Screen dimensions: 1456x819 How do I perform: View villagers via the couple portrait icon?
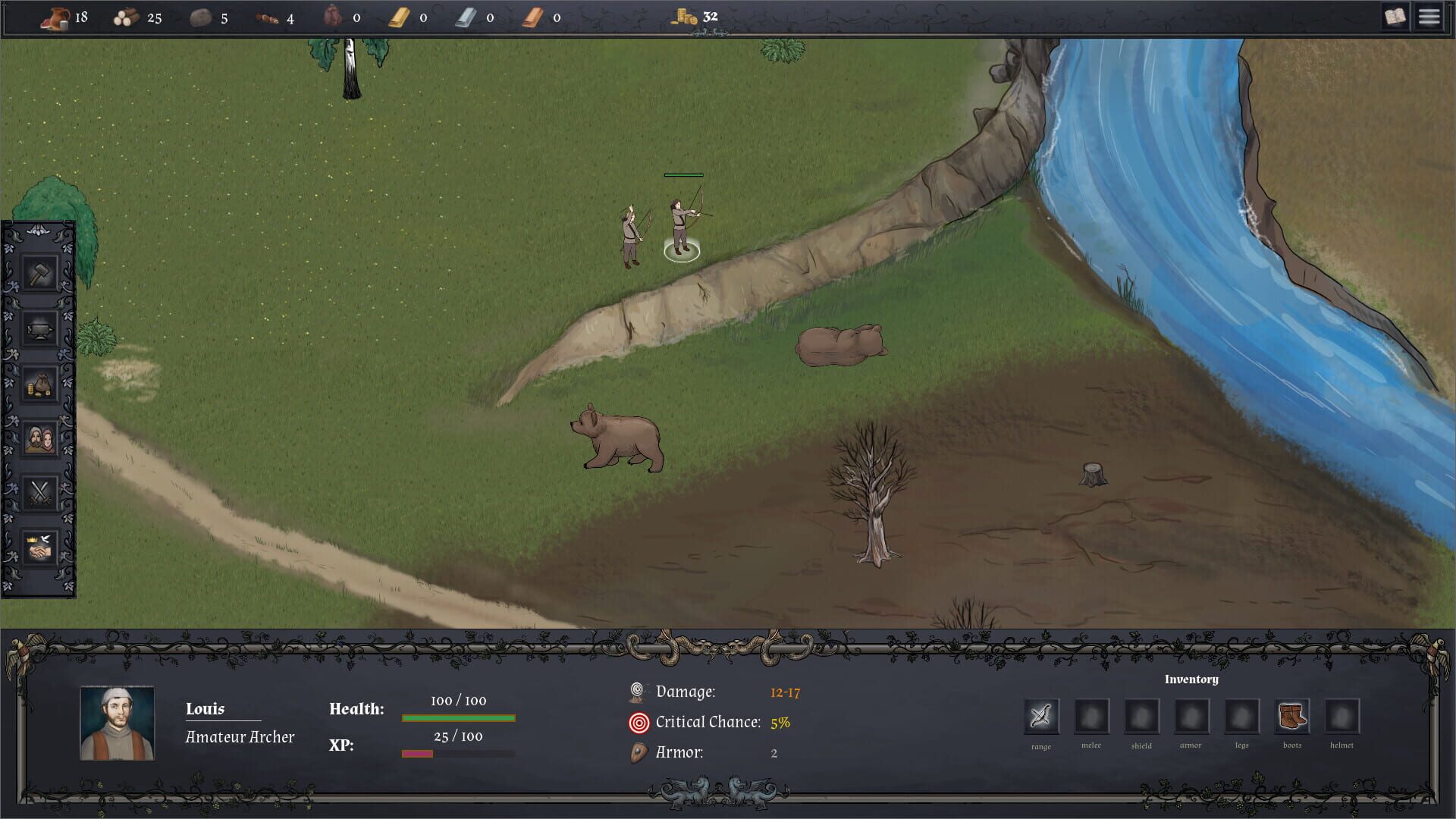[39, 438]
